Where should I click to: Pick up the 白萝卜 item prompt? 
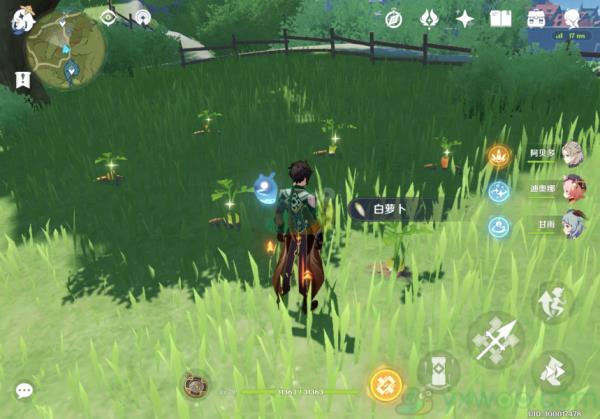point(391,209)
